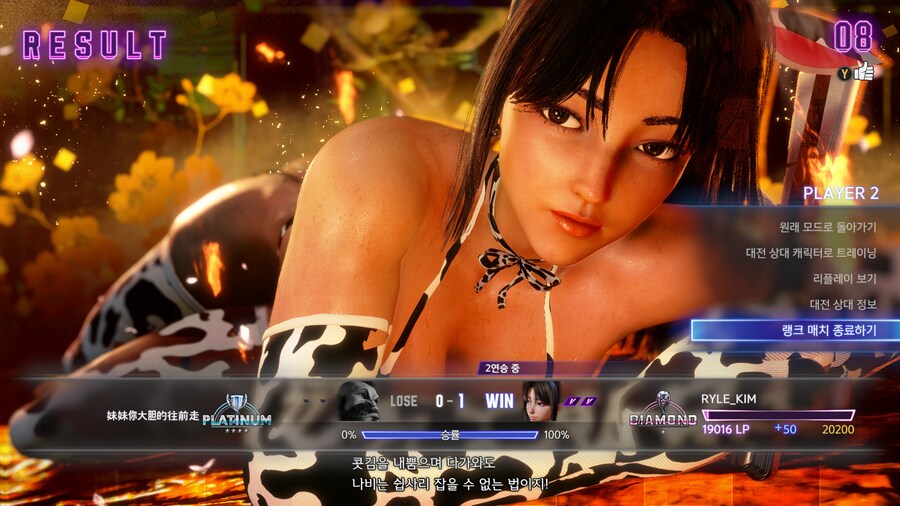Choose 대전 상대 캐릭터로 트레이닝

pos(810,253)
